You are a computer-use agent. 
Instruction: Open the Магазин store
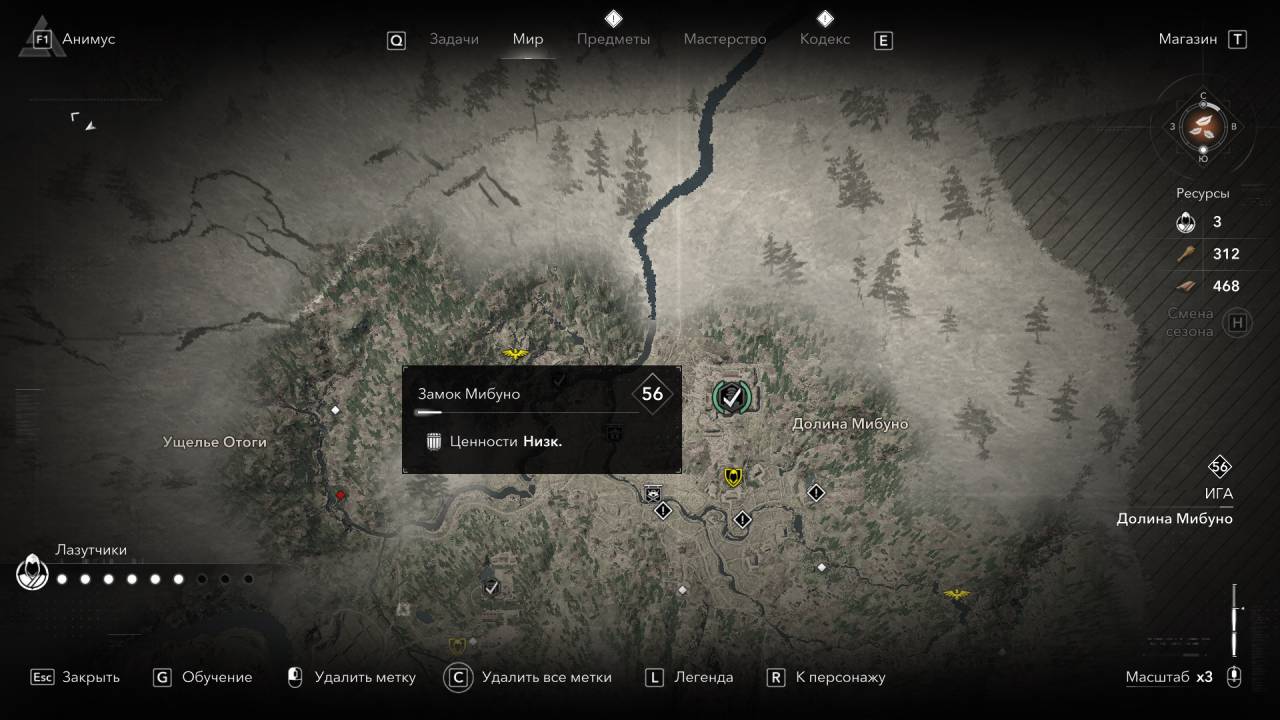1188,39
